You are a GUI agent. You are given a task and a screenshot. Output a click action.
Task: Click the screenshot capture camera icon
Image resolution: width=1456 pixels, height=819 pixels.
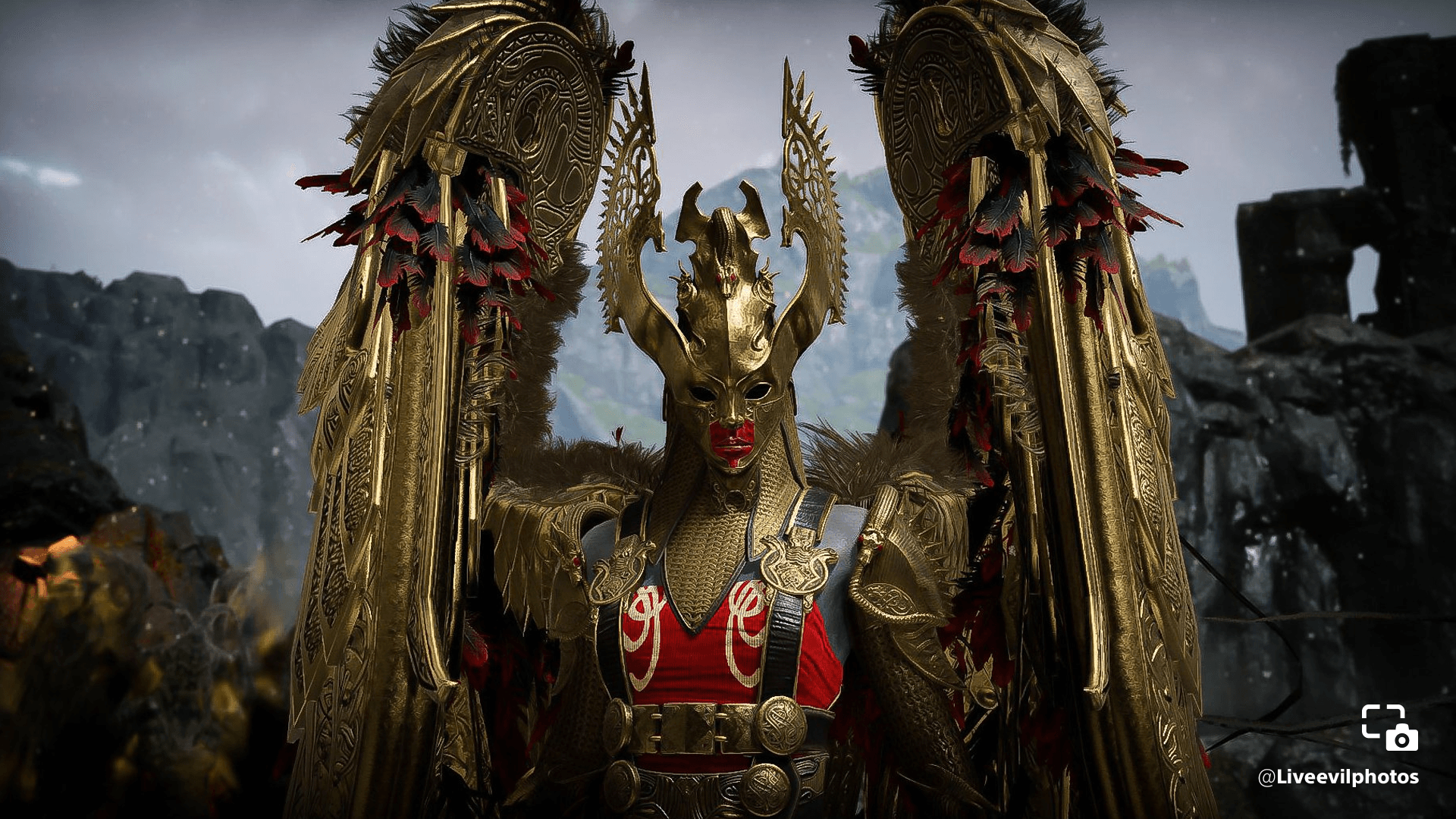pyautogui.click(x=1389, y=727)
